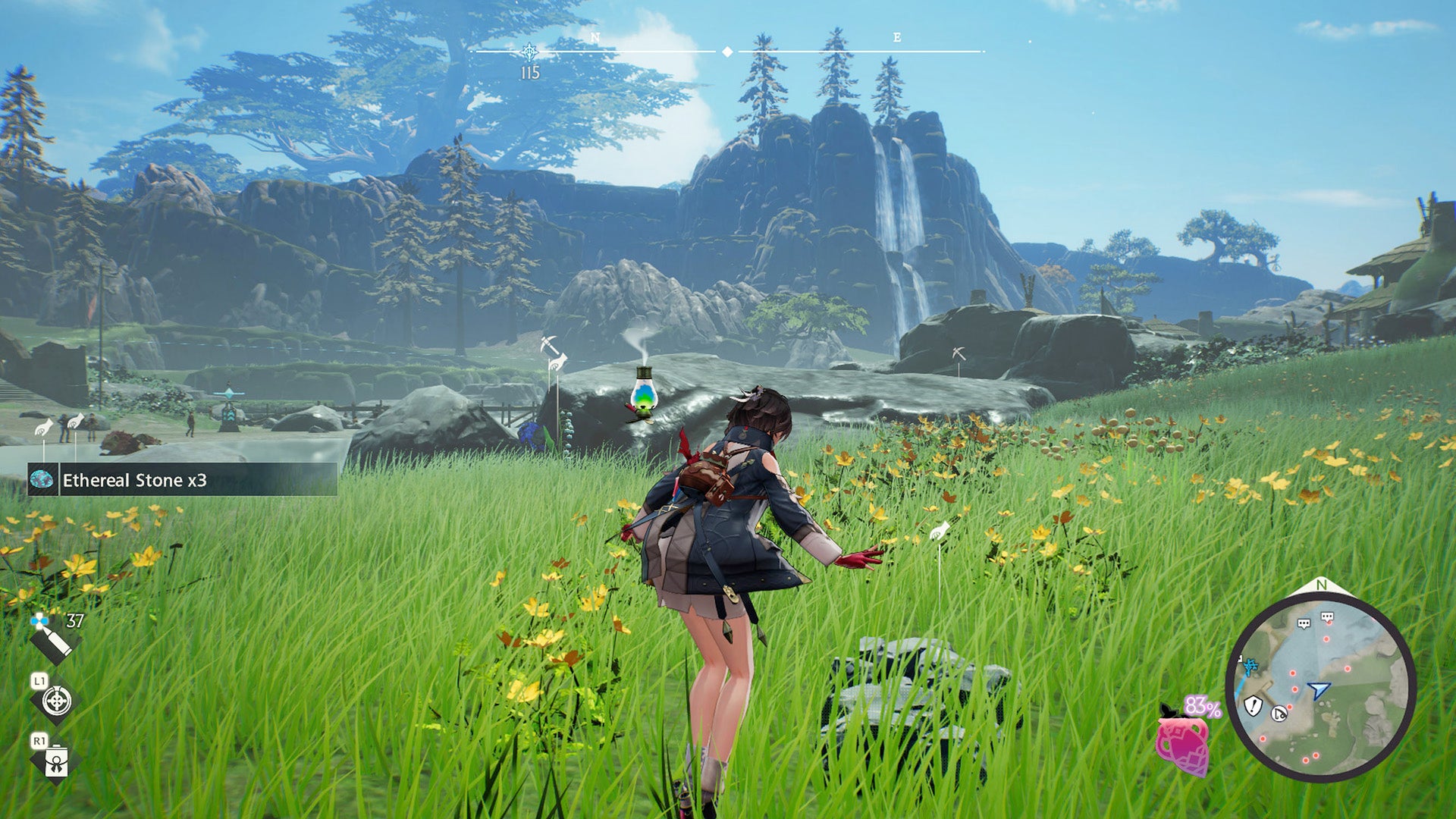Select the N label on the top compass bar

pyautogui.click(x=595, y=37)
